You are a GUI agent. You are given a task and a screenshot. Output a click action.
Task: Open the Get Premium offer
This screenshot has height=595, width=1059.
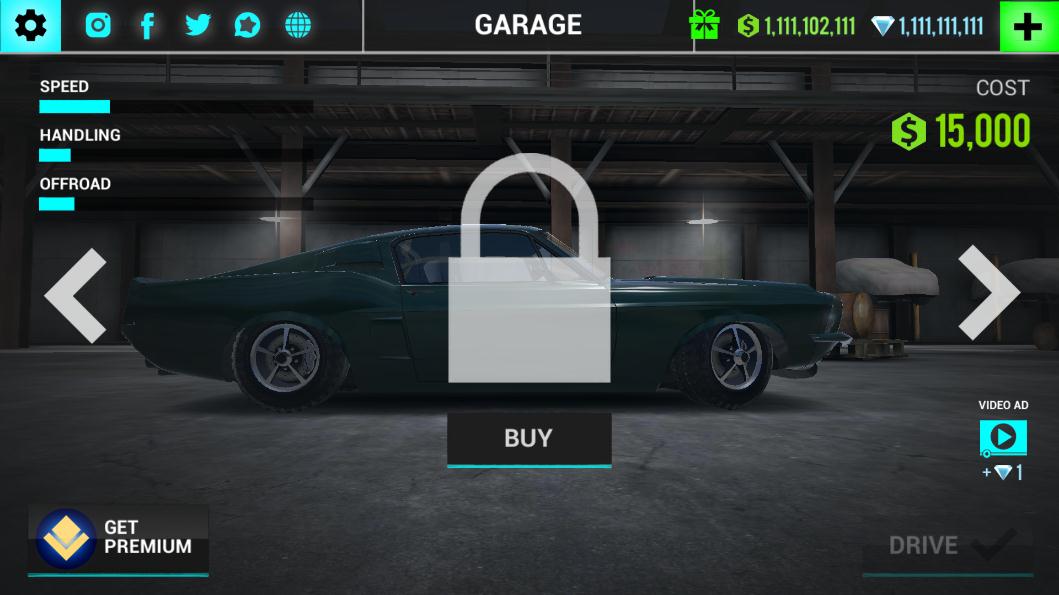[x=118, y=539]
